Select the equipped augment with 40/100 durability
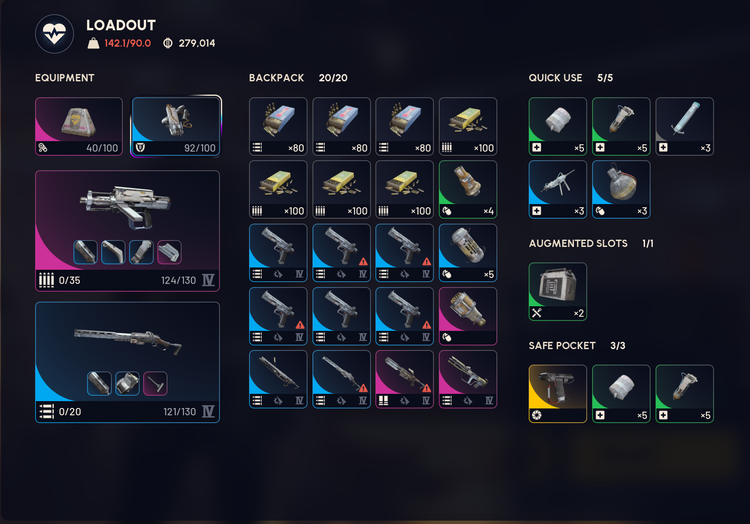The height and width of the screenshot is (524, 750). click(79, 126)
